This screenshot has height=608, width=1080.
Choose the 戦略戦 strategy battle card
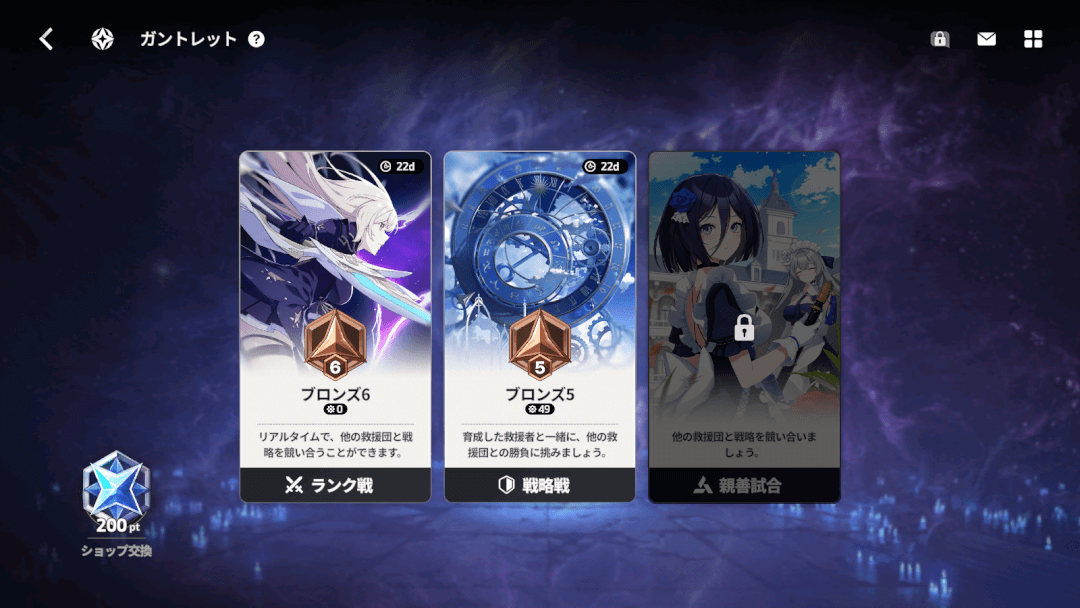click(539, 326)
